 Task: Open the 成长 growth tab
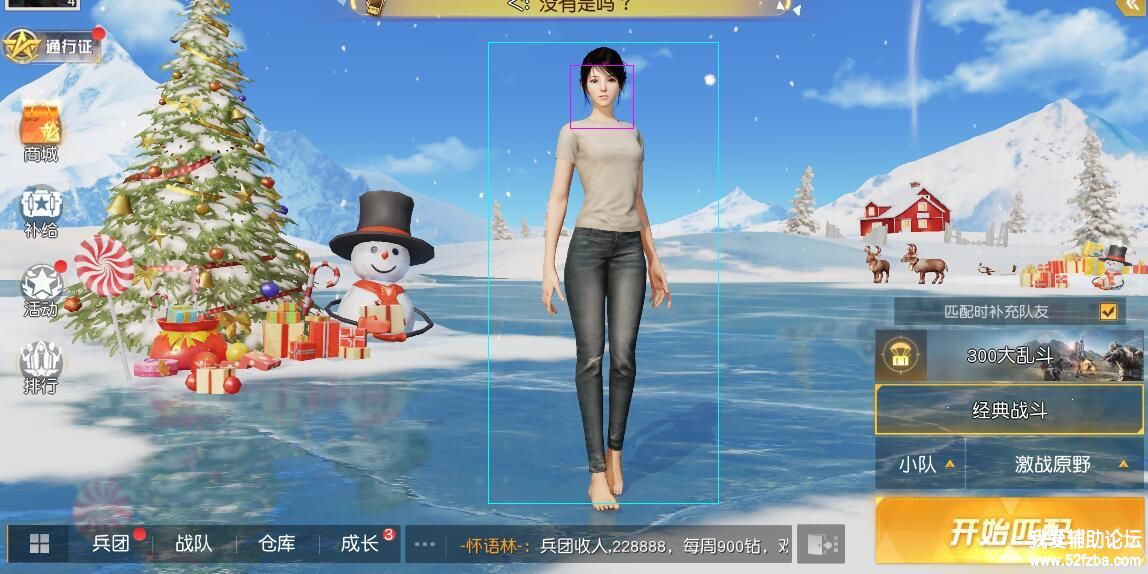point(360,544)
